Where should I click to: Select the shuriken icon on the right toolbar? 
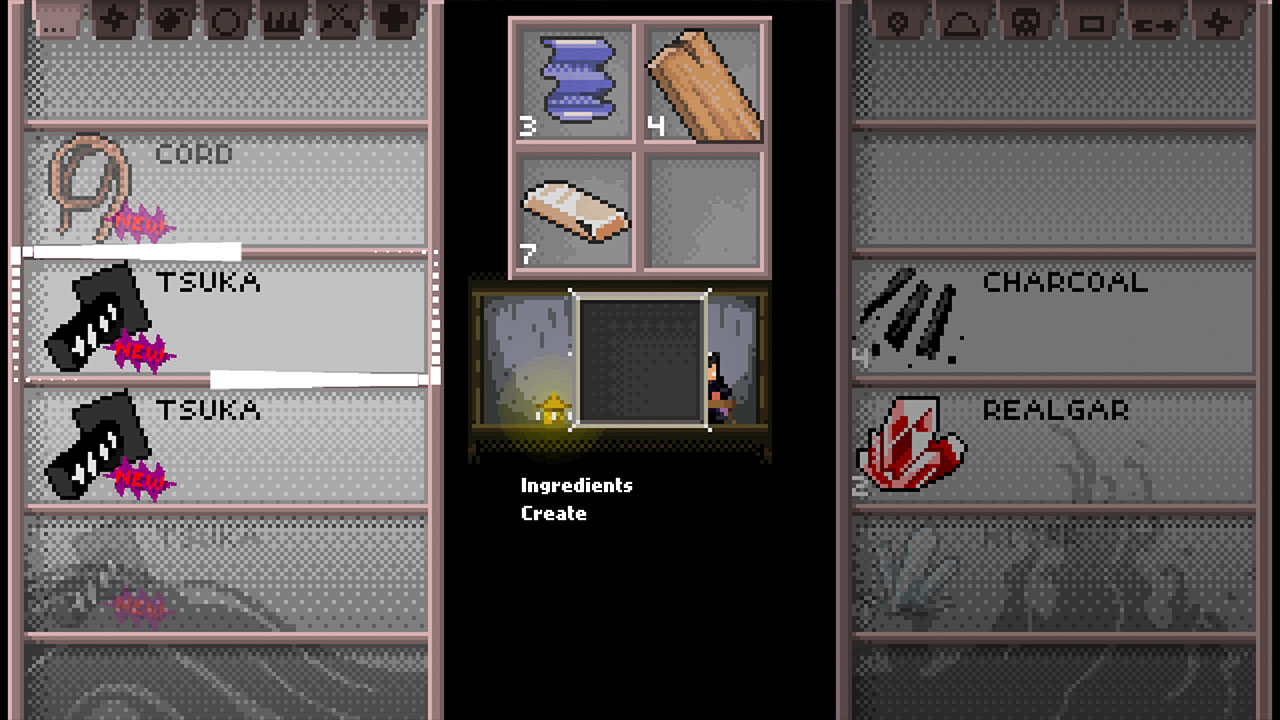1218,22
